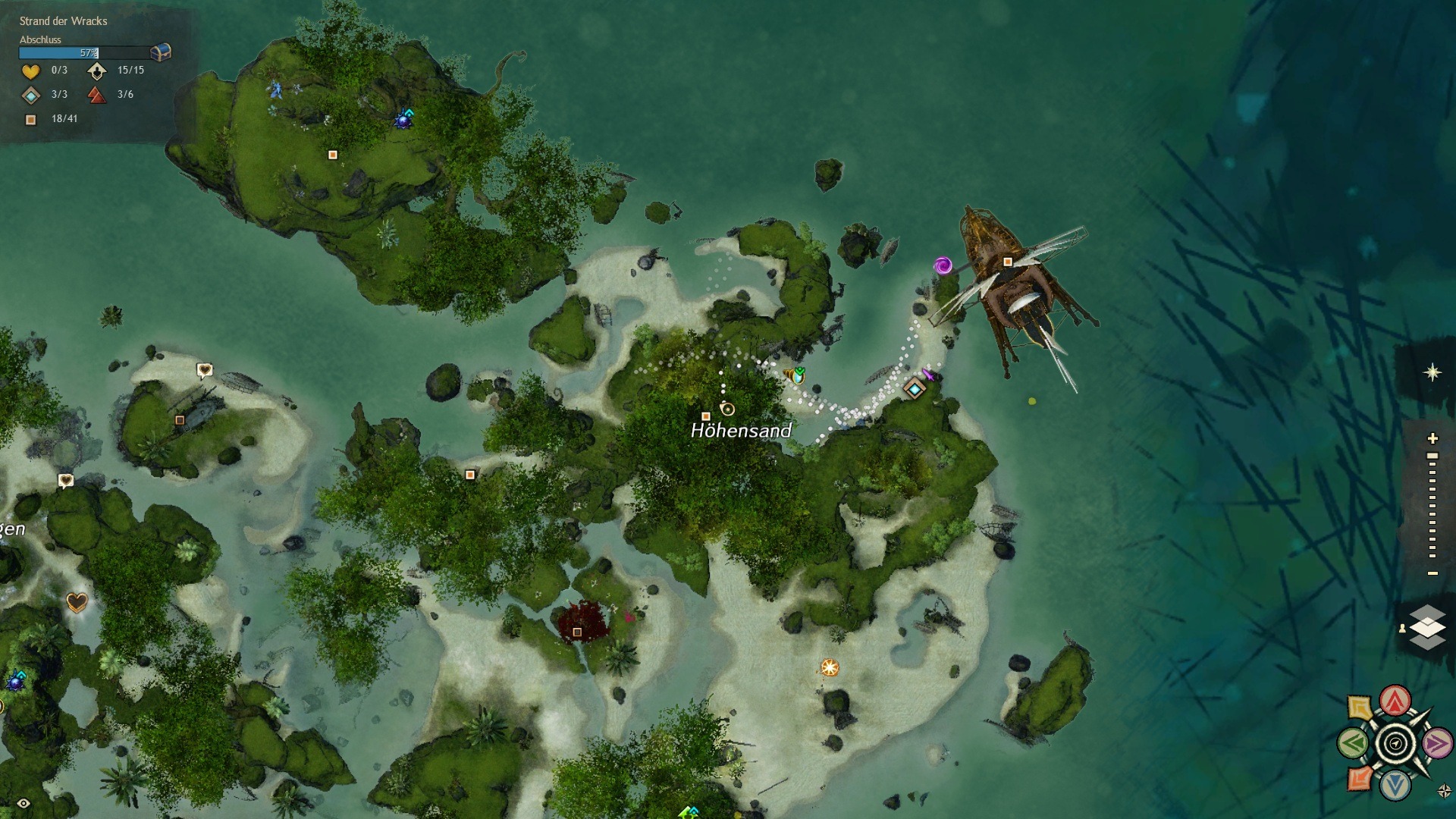Open the blue map completion chest
The image size is (1456, 819).
[161, 52]
